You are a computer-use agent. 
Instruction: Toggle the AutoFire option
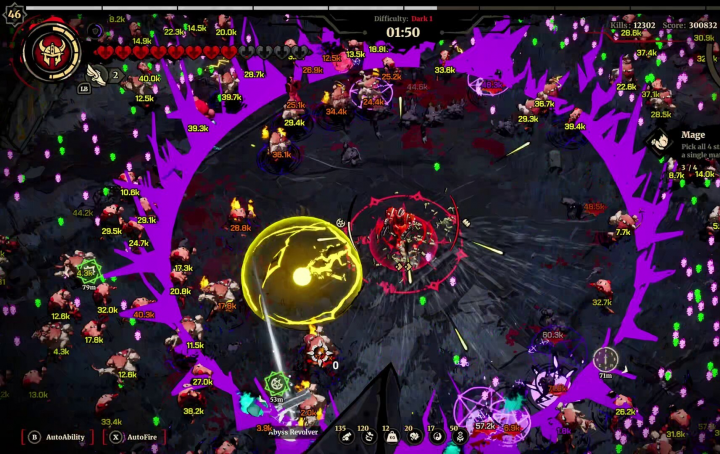coord(134,437)
